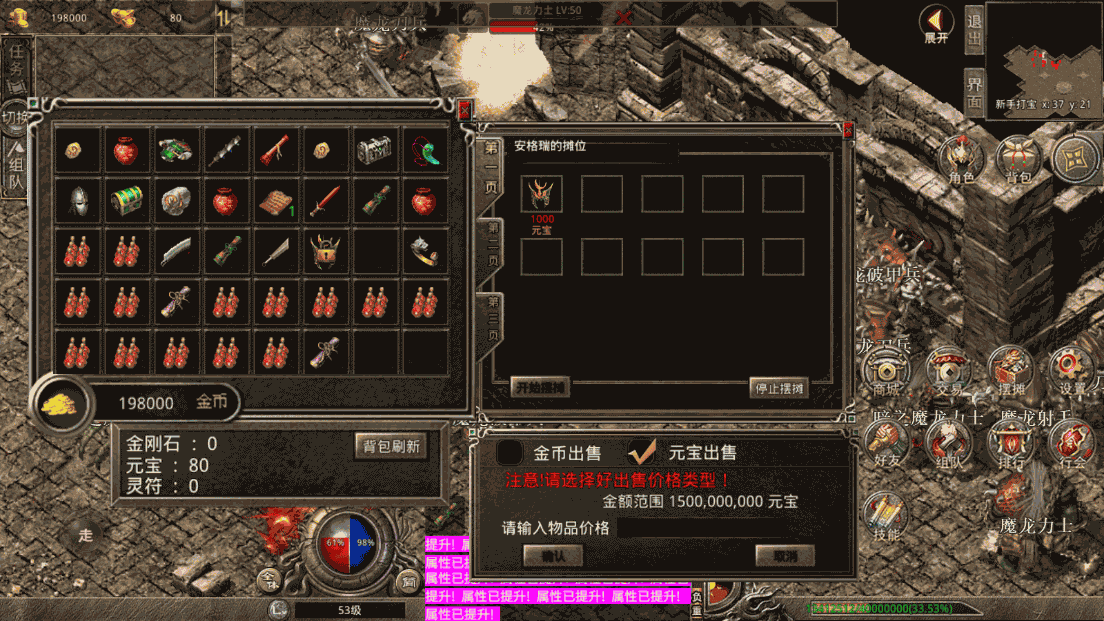
Task: Close the stall window
Action: click(848, 130)
